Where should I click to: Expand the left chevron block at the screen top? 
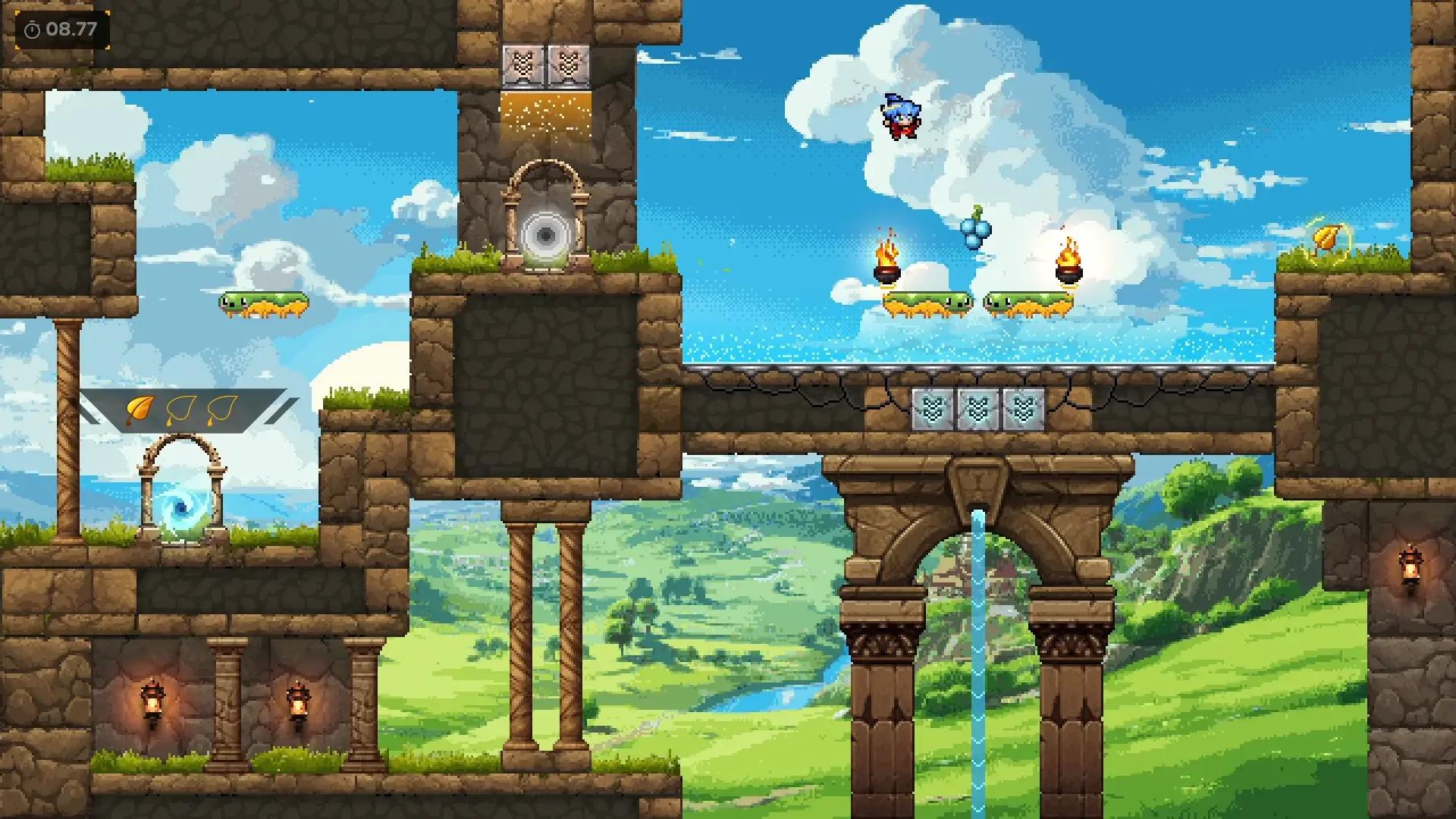(523, 67)
